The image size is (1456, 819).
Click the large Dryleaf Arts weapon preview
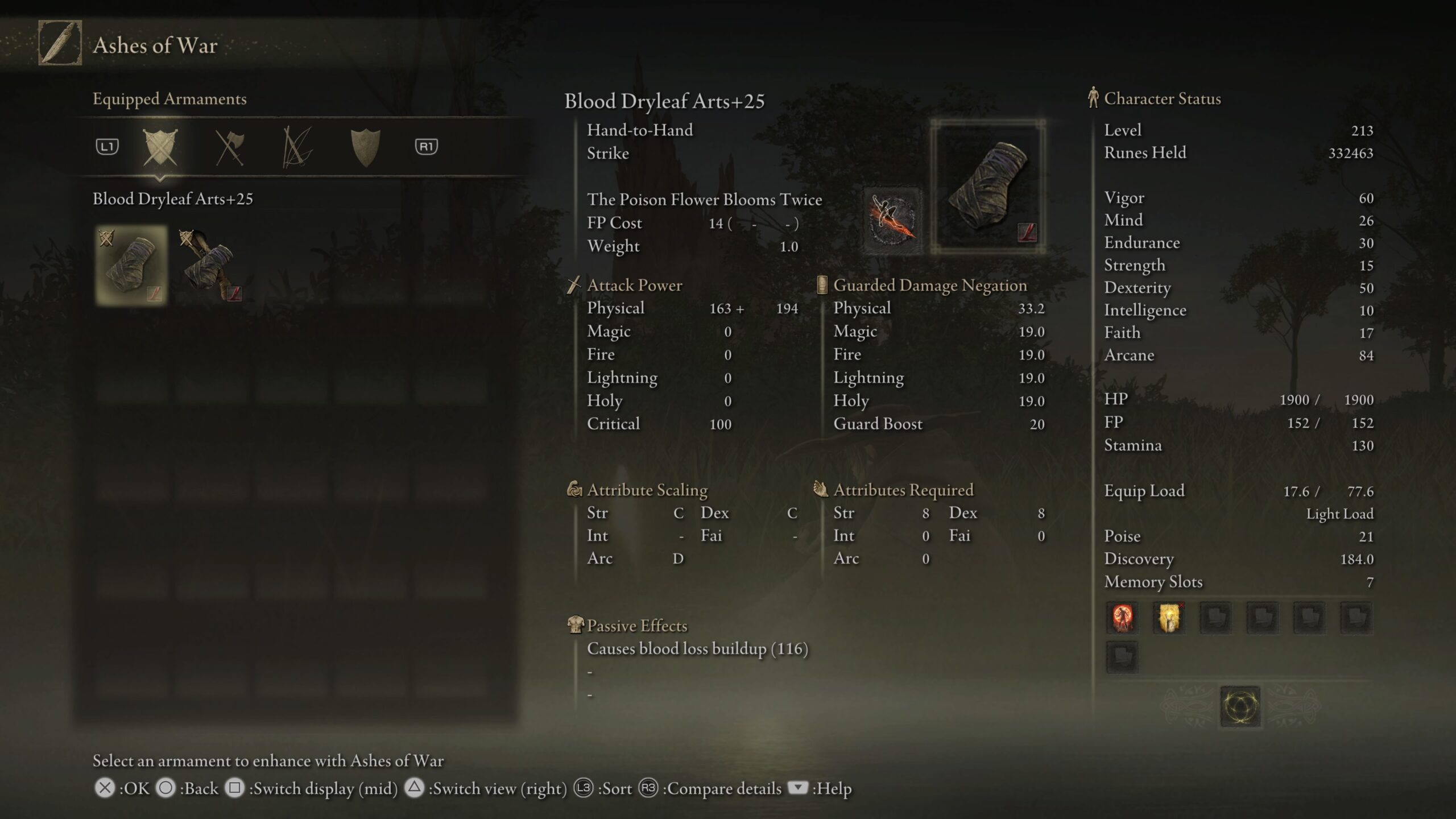coord(988,187)
